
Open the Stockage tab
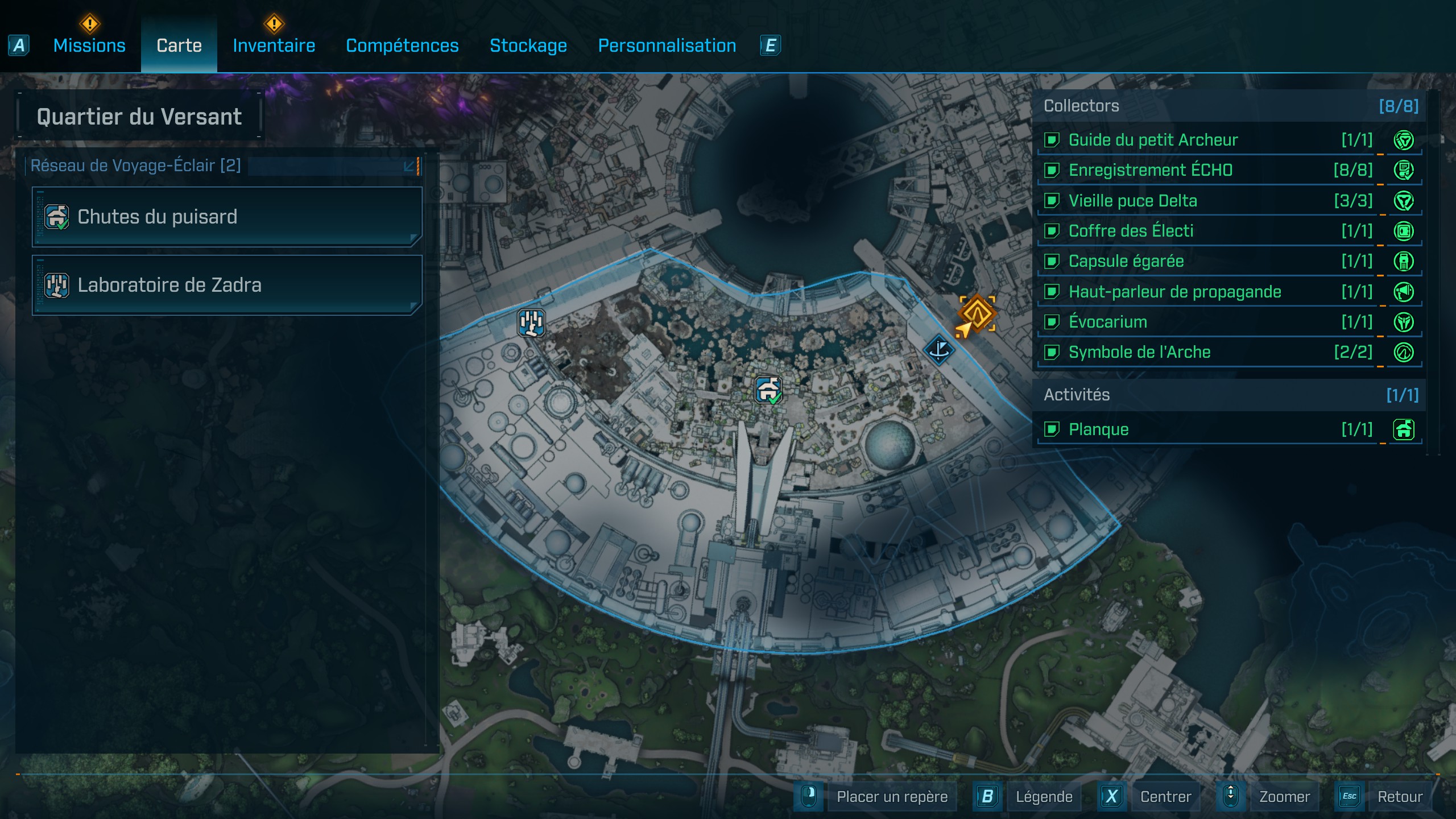point(528,45)
